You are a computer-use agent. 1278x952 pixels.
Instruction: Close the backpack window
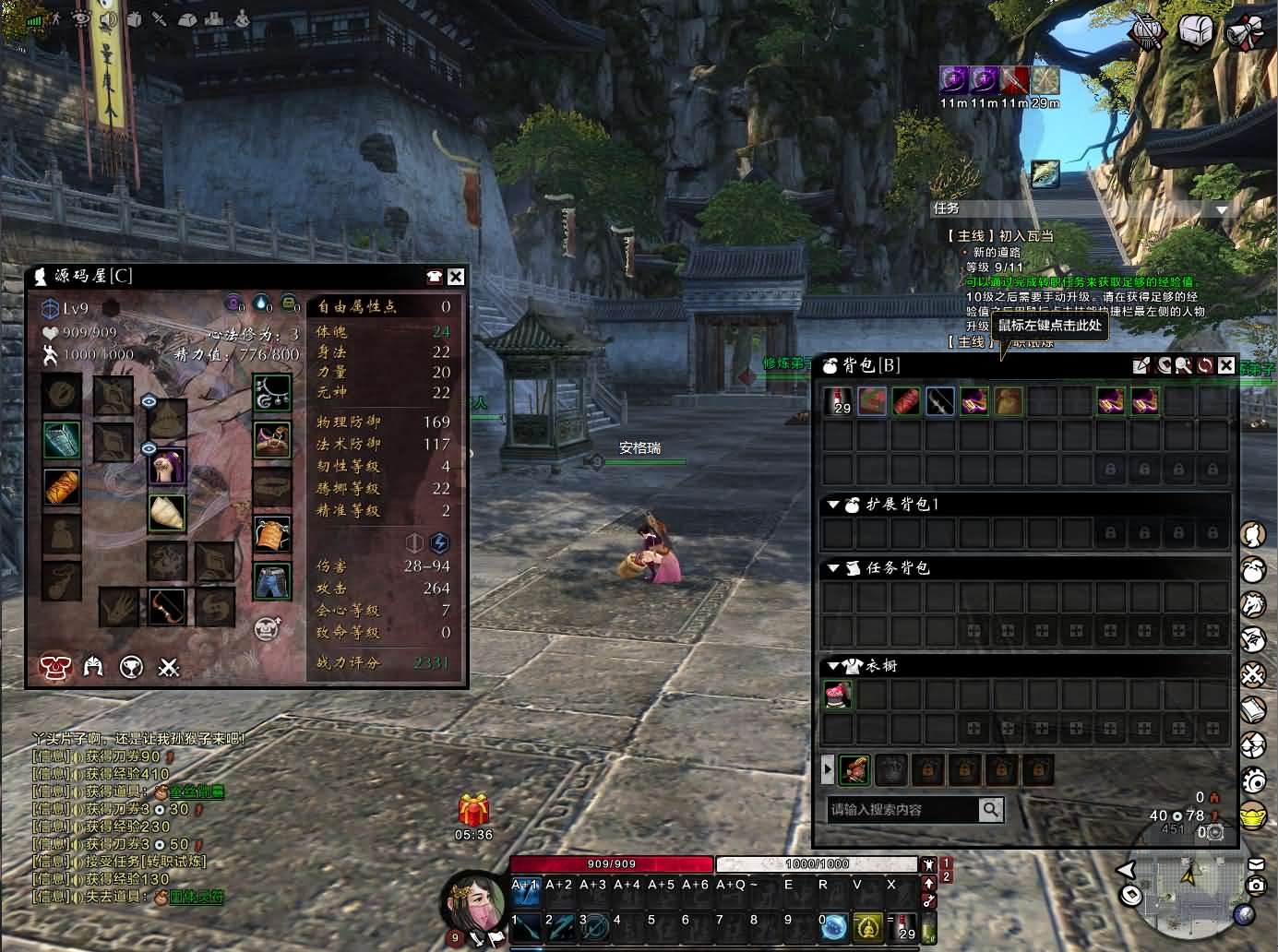(1225, 365)
